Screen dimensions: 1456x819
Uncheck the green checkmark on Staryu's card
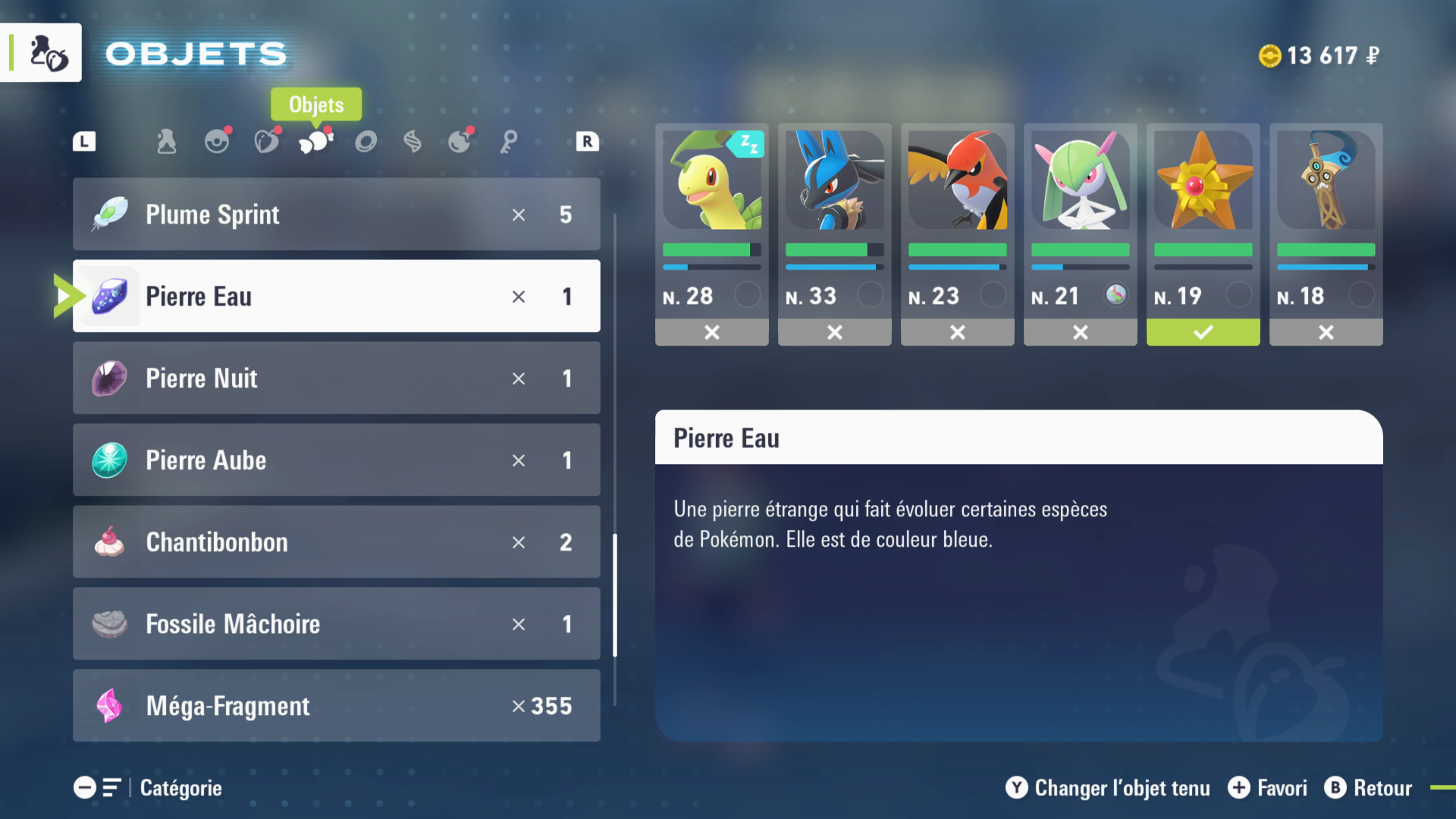(x=1203, y=332)
